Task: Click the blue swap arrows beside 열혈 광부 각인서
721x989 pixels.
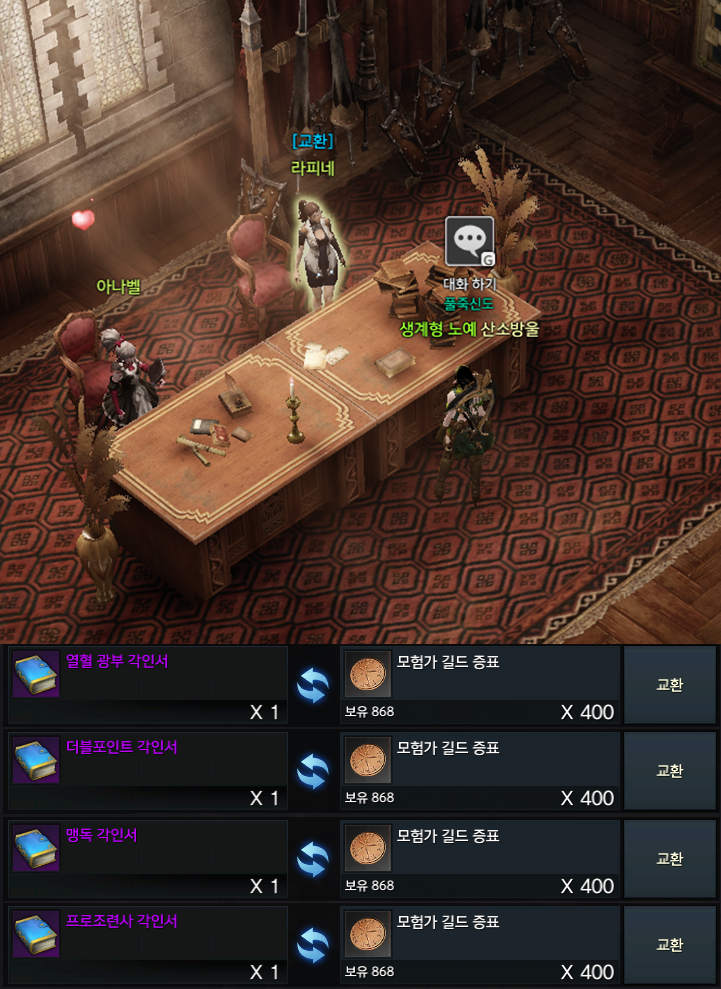Action: (x=314, y=684)
